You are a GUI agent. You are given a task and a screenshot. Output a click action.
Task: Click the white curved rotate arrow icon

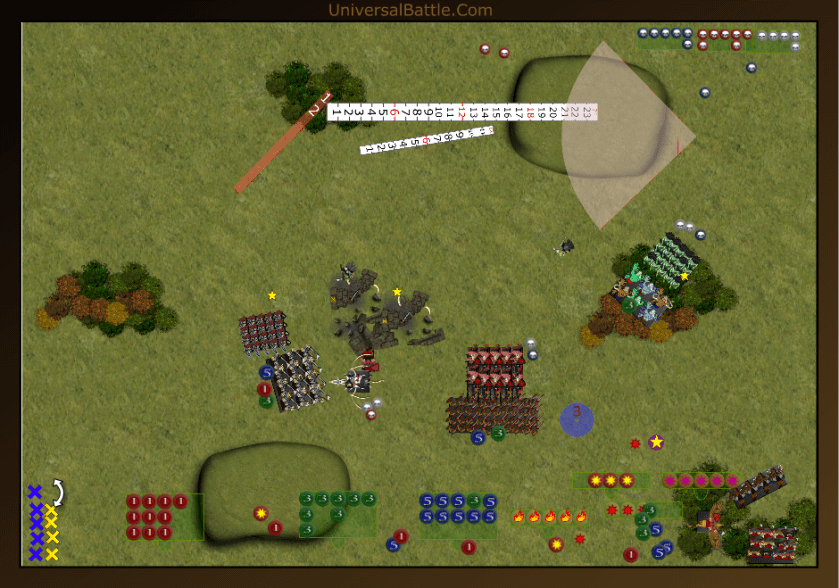click(x=58, y=491)
